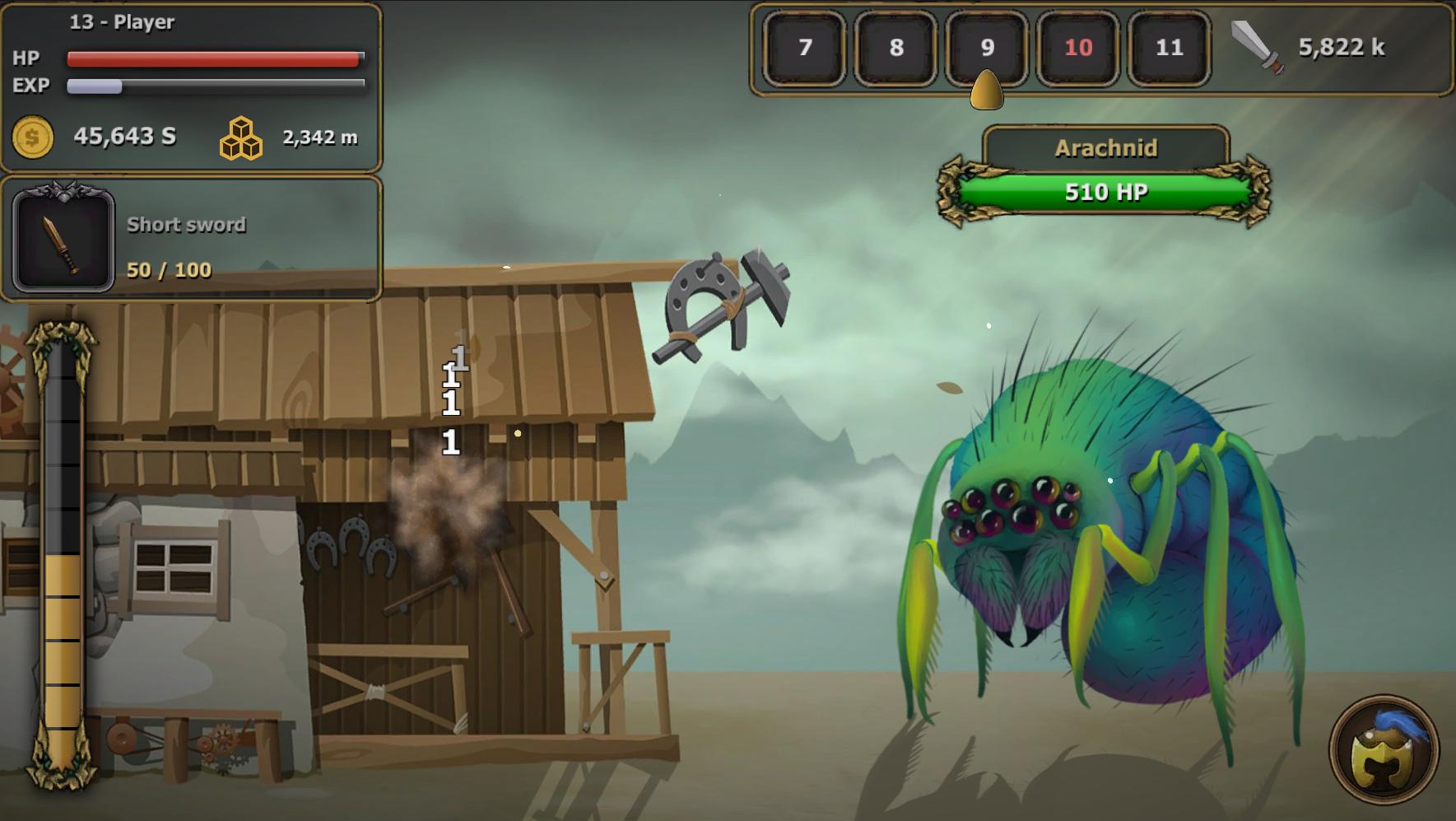Click the player's red HP bar

click(214, 57)
